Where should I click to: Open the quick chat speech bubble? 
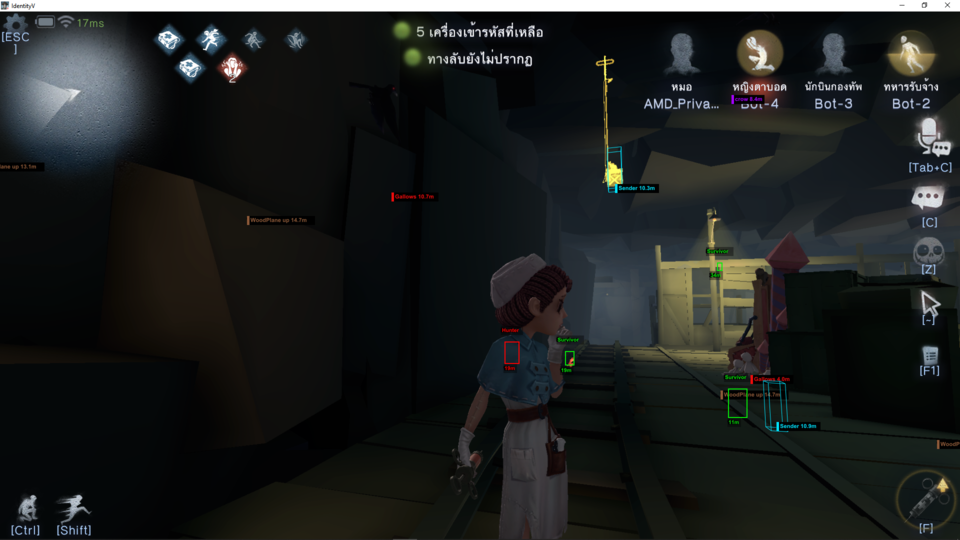[x=929, y=198]
